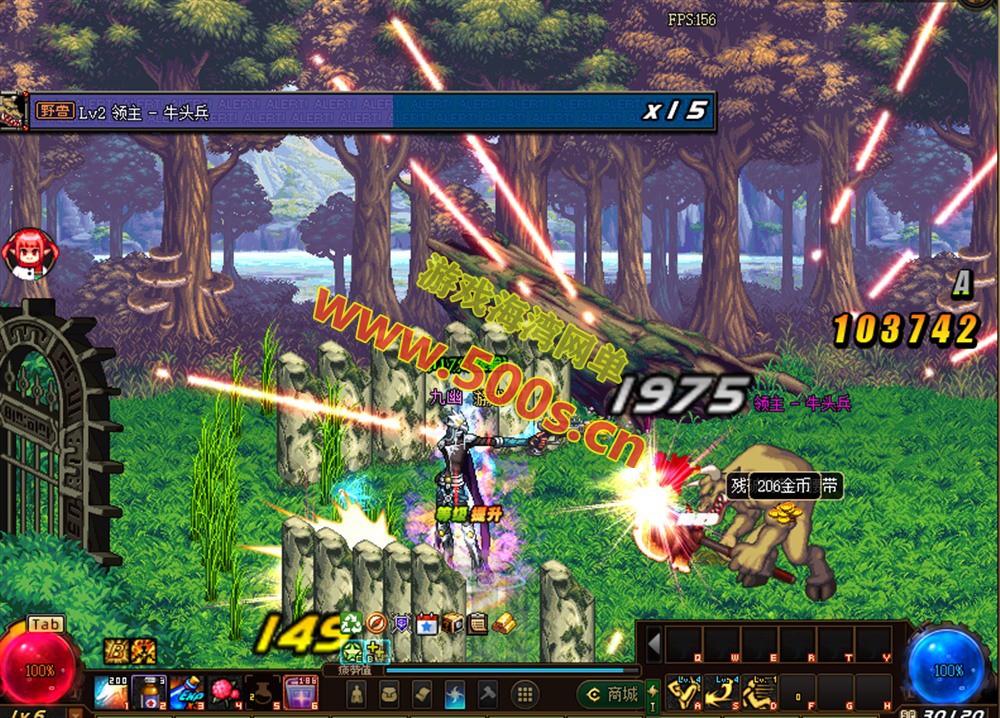Open the blue swirl skill menu icon
This screenshot has height=718, width=1000.
click(x=455, y=694)
